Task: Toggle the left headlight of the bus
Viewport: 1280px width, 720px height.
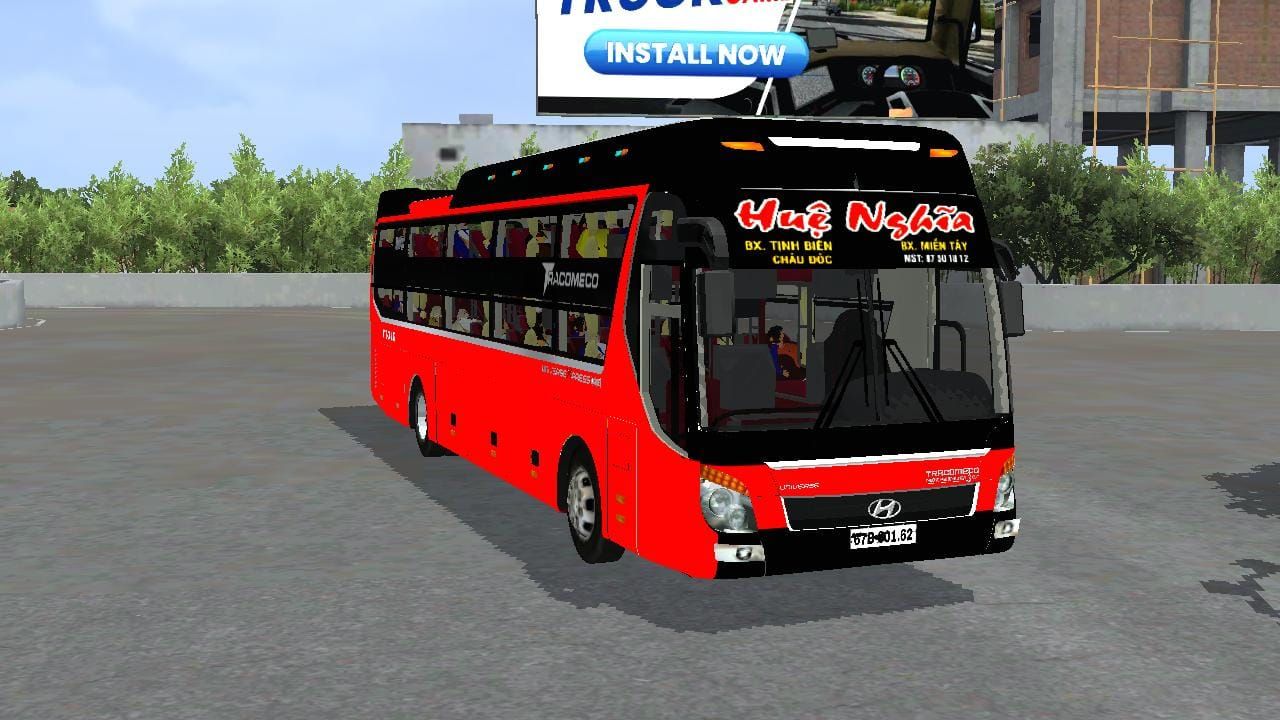Action: coord(725,508)
